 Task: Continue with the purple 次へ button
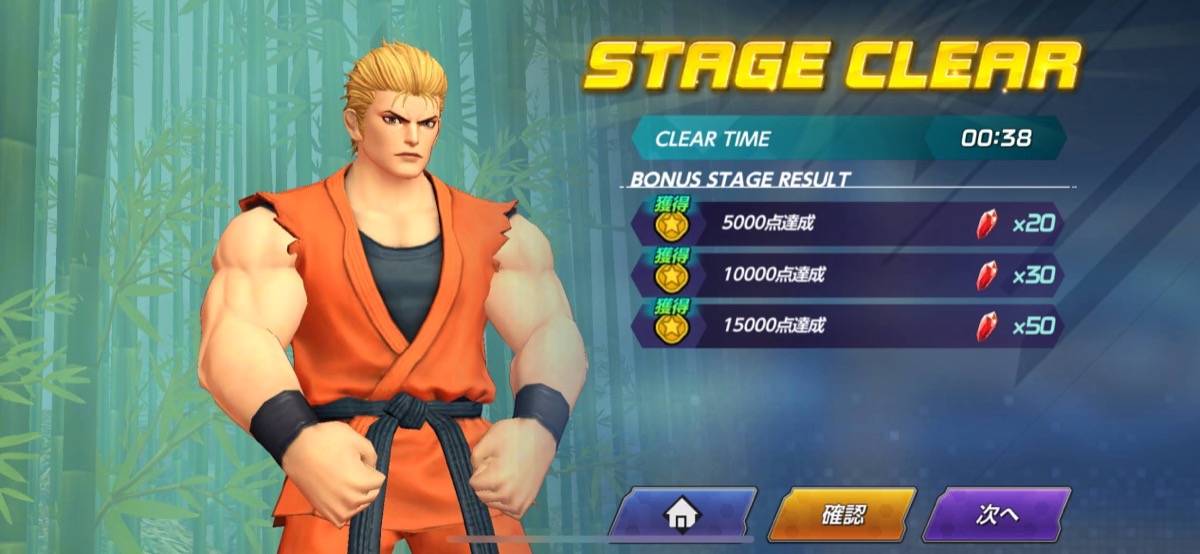[996, 515]
